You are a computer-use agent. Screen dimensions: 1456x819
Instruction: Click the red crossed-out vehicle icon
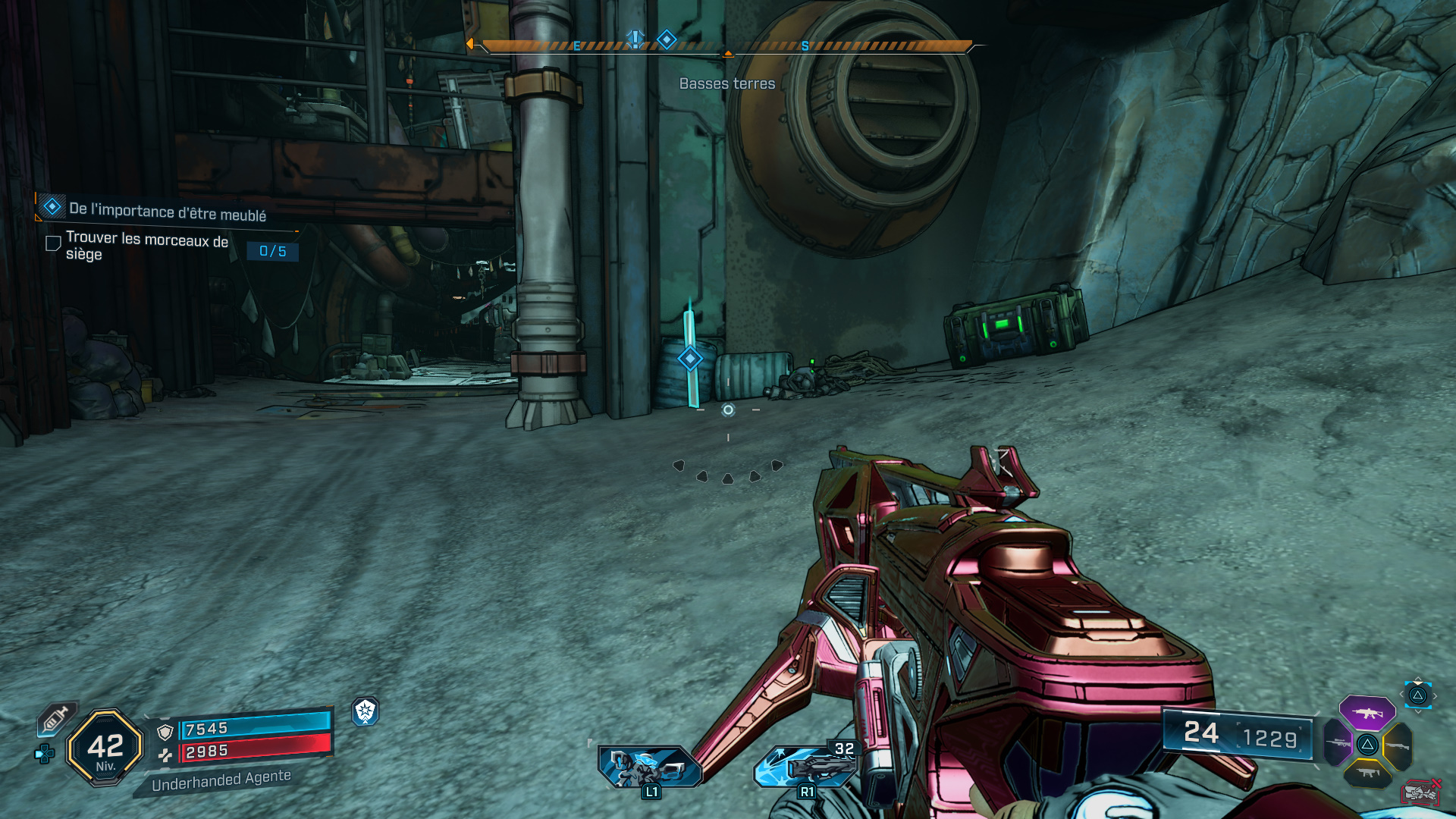click(x=1420, y=792)
